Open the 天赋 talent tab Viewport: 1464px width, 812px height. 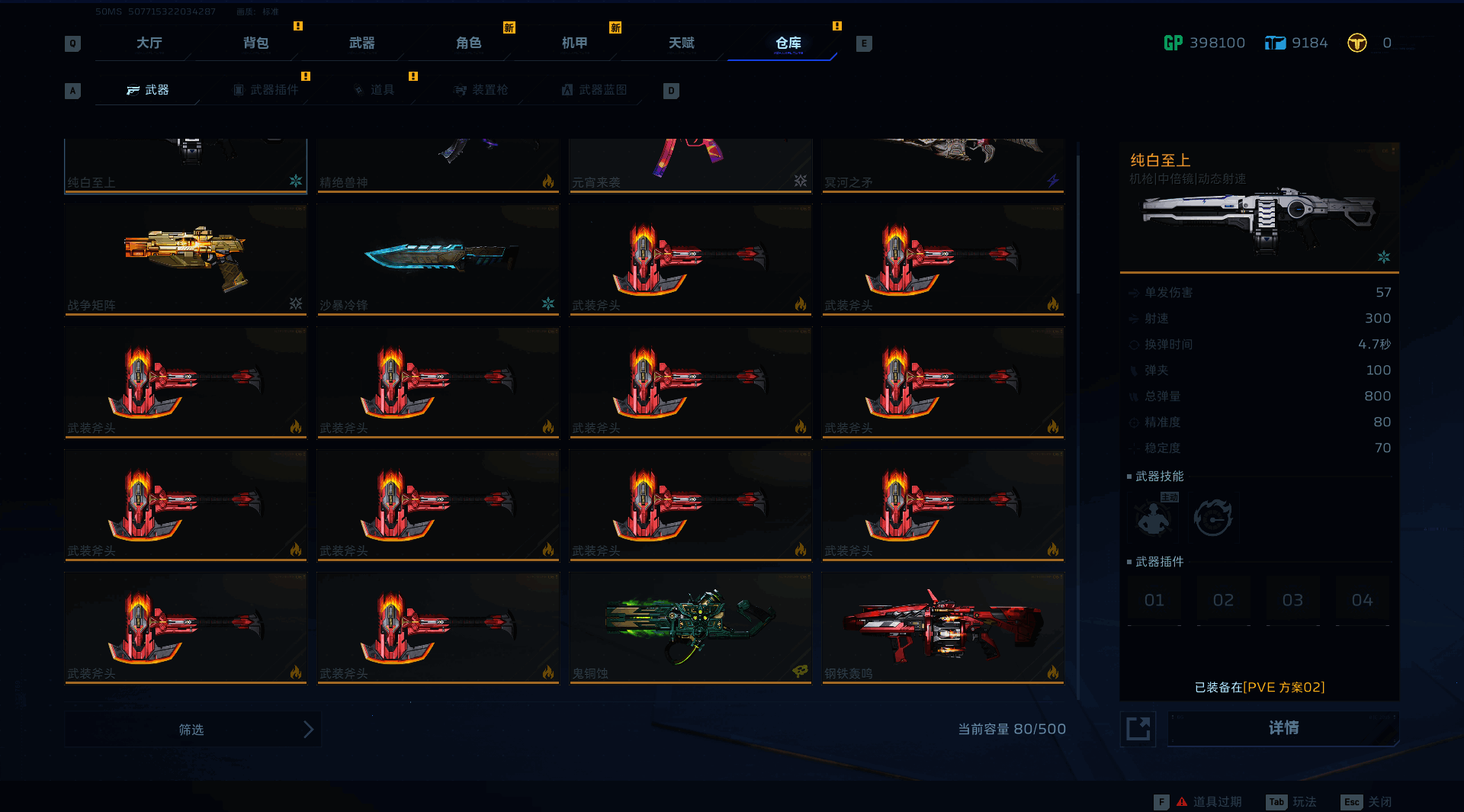pos(681,43)
